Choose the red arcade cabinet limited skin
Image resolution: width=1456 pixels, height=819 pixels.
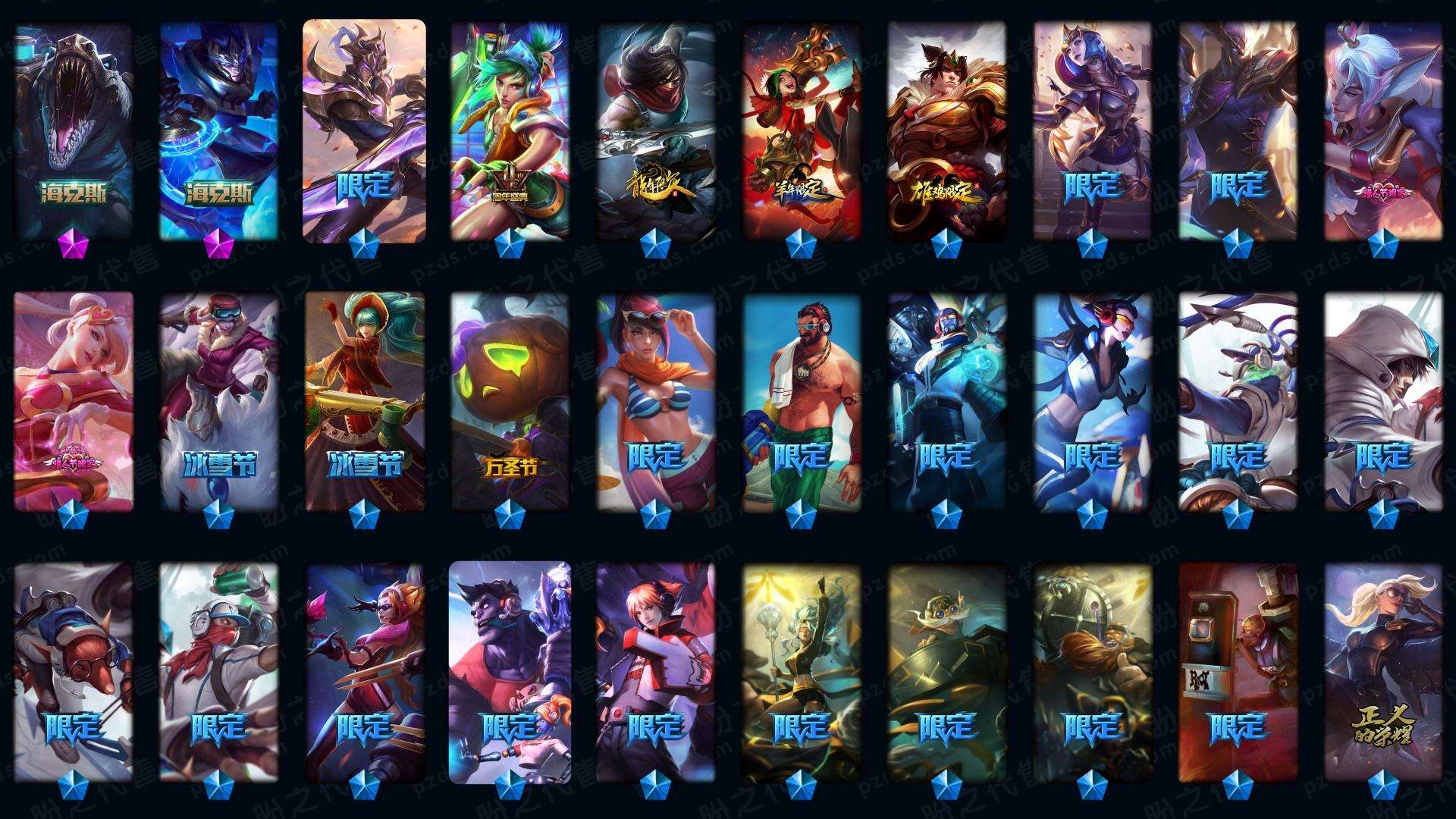1238,671
